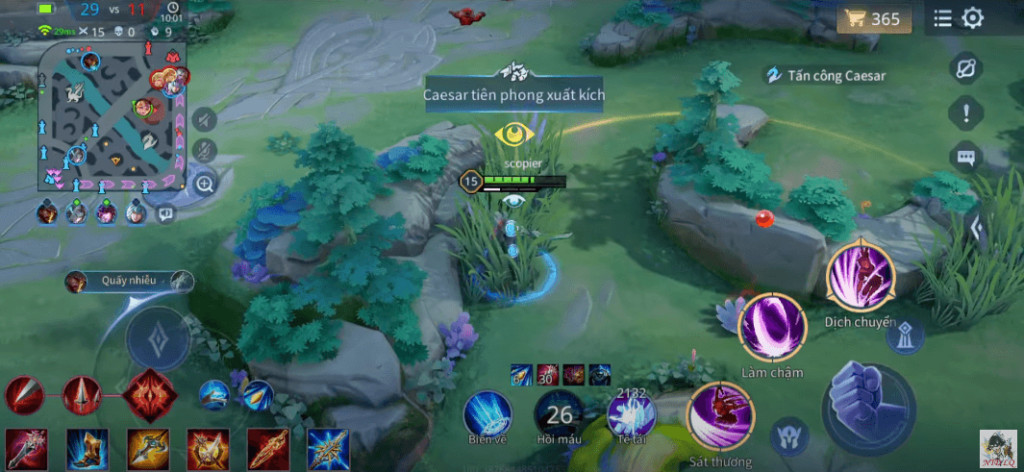Activate the Sát thương skill
The width and height of the screenshot is (1024, 472).
tap(720, 416)
